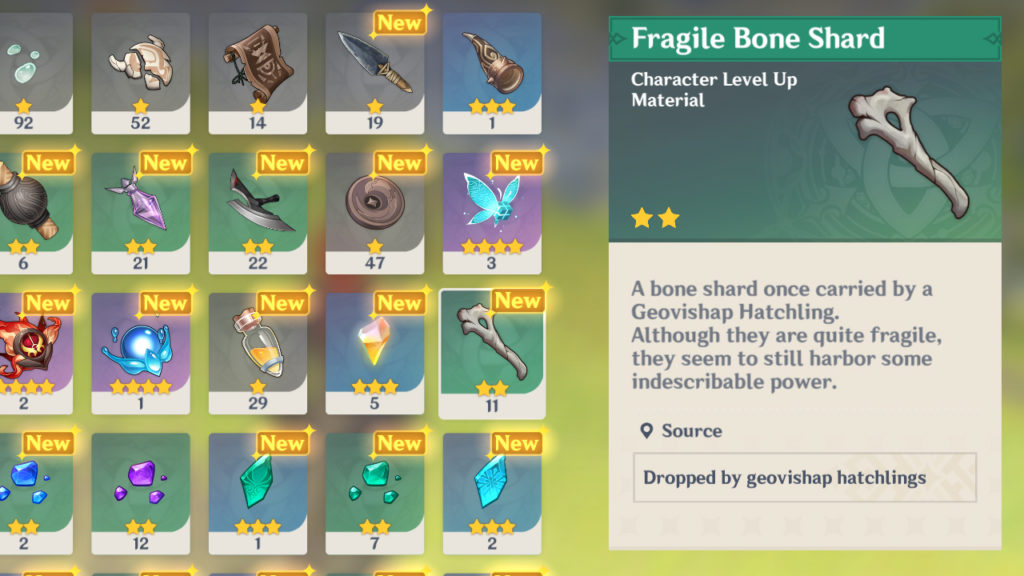This screenshot has height=576, width=1024.
Task: Choose the yellow potion flask slot
Action: coord(258,352)
